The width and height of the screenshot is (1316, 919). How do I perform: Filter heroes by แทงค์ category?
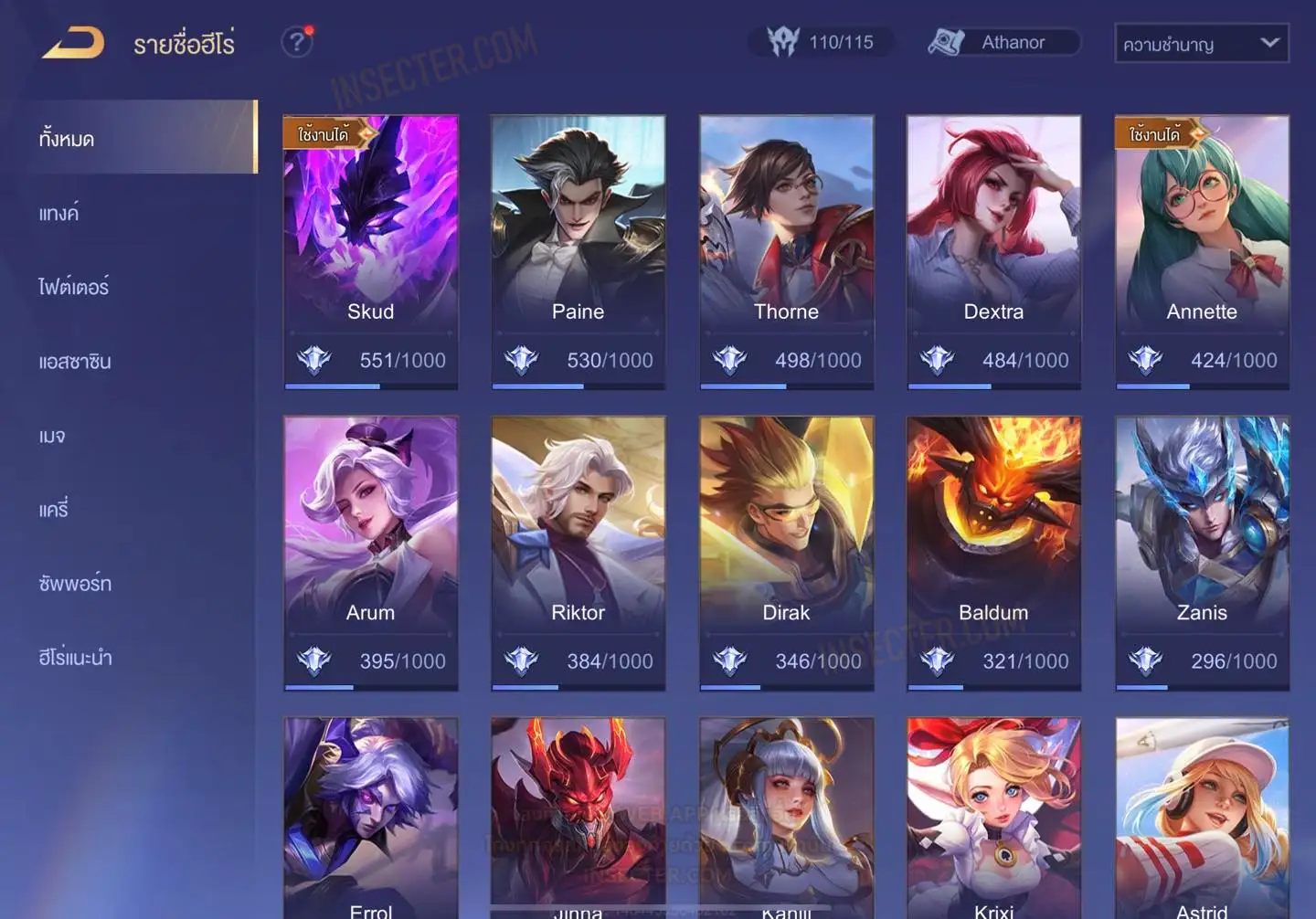tap(59, 214)
